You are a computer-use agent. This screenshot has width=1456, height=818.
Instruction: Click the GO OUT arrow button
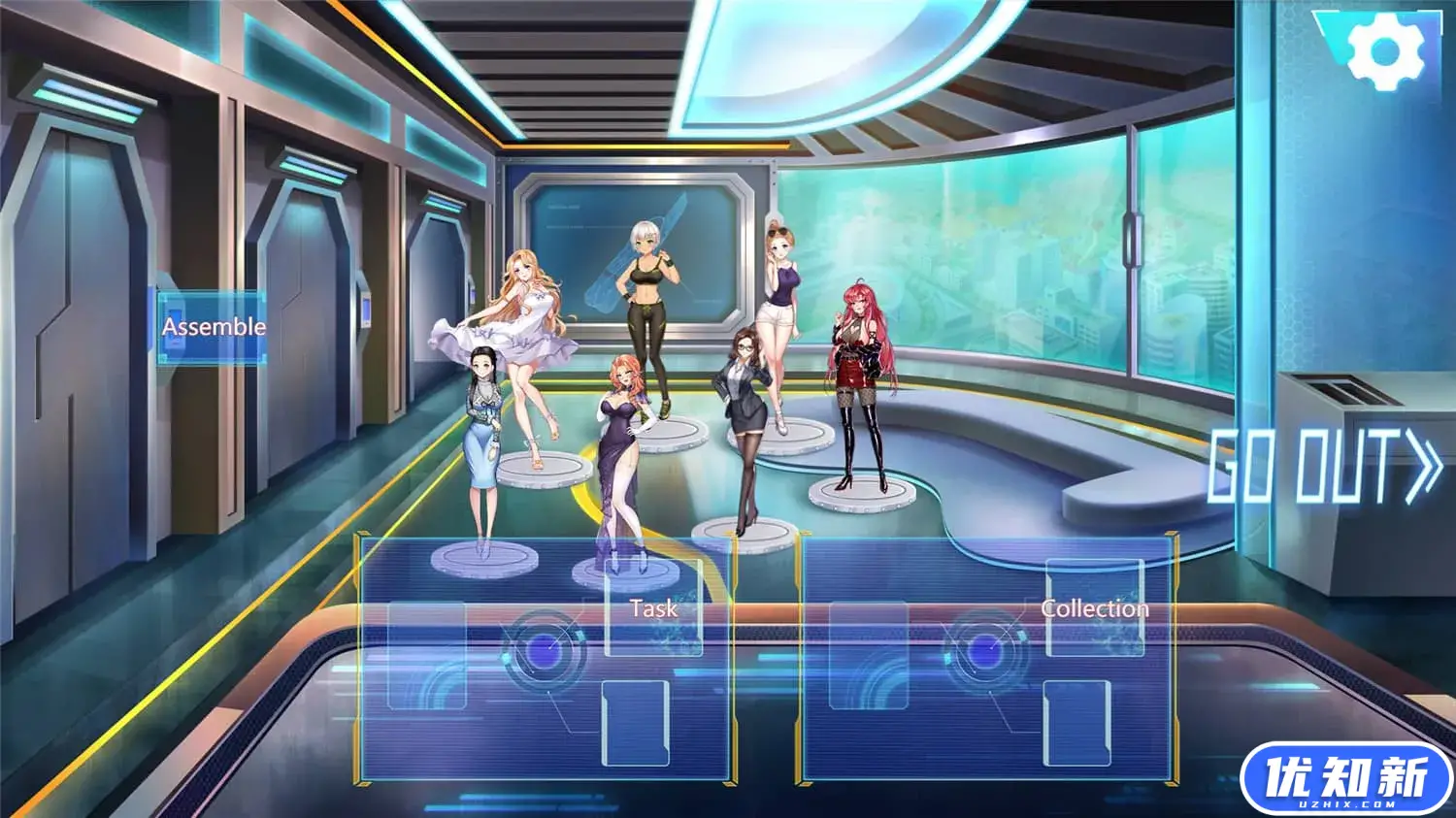coord(1325,467)
